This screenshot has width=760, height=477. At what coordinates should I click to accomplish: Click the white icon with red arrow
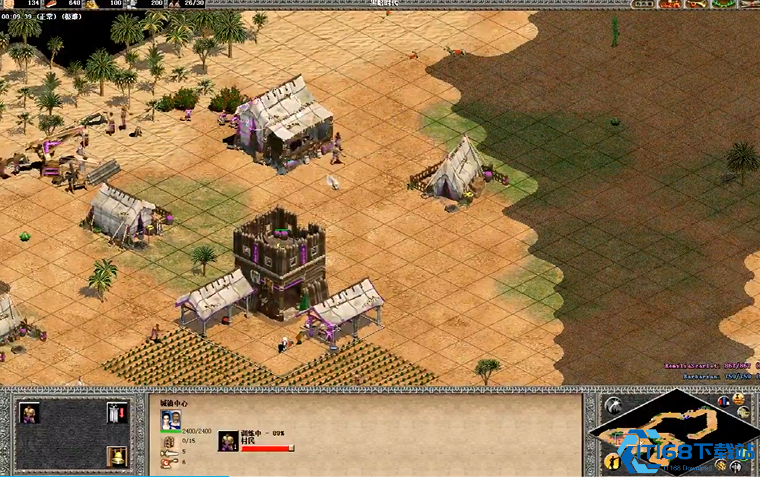(x=117, y=413)
